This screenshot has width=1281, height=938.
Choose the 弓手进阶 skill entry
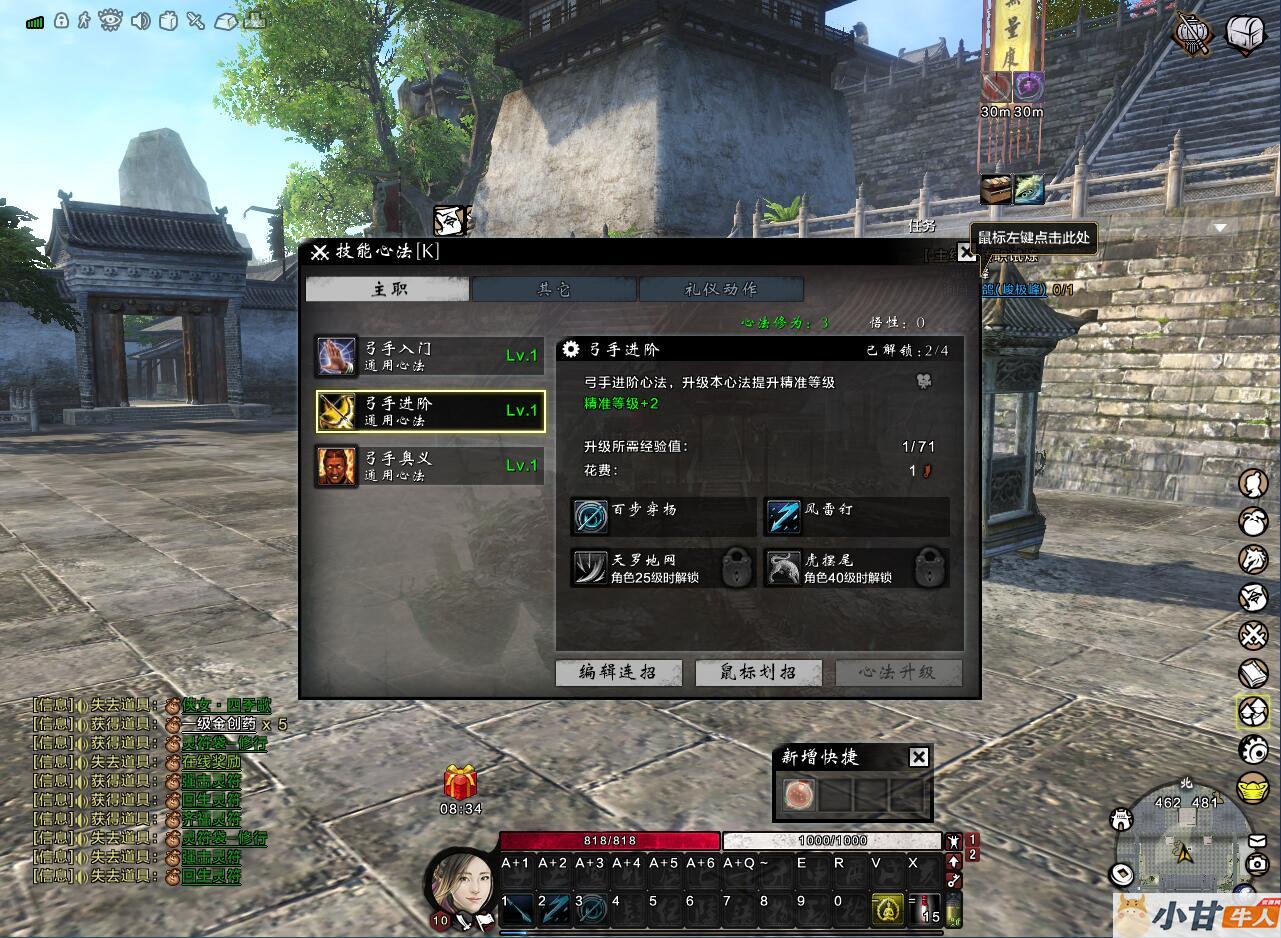click(430, 411)
